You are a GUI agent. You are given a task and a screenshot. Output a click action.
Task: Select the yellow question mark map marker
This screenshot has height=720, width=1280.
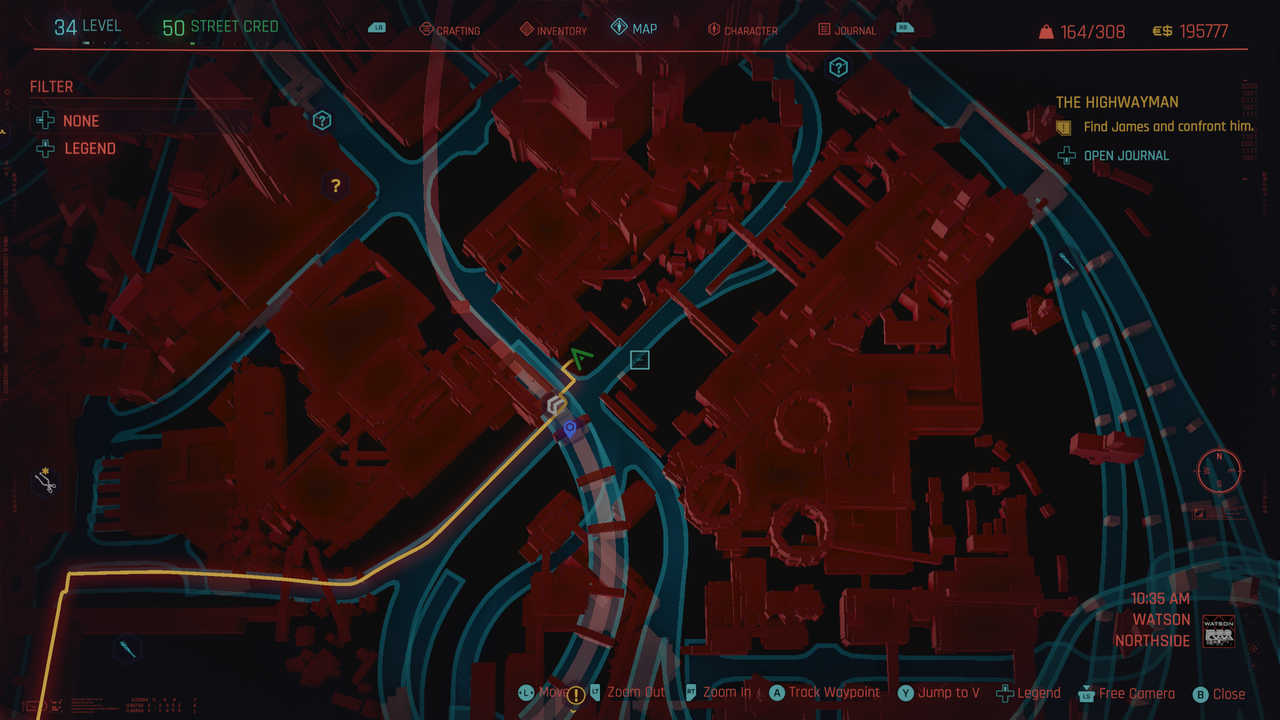coord(336,186)
